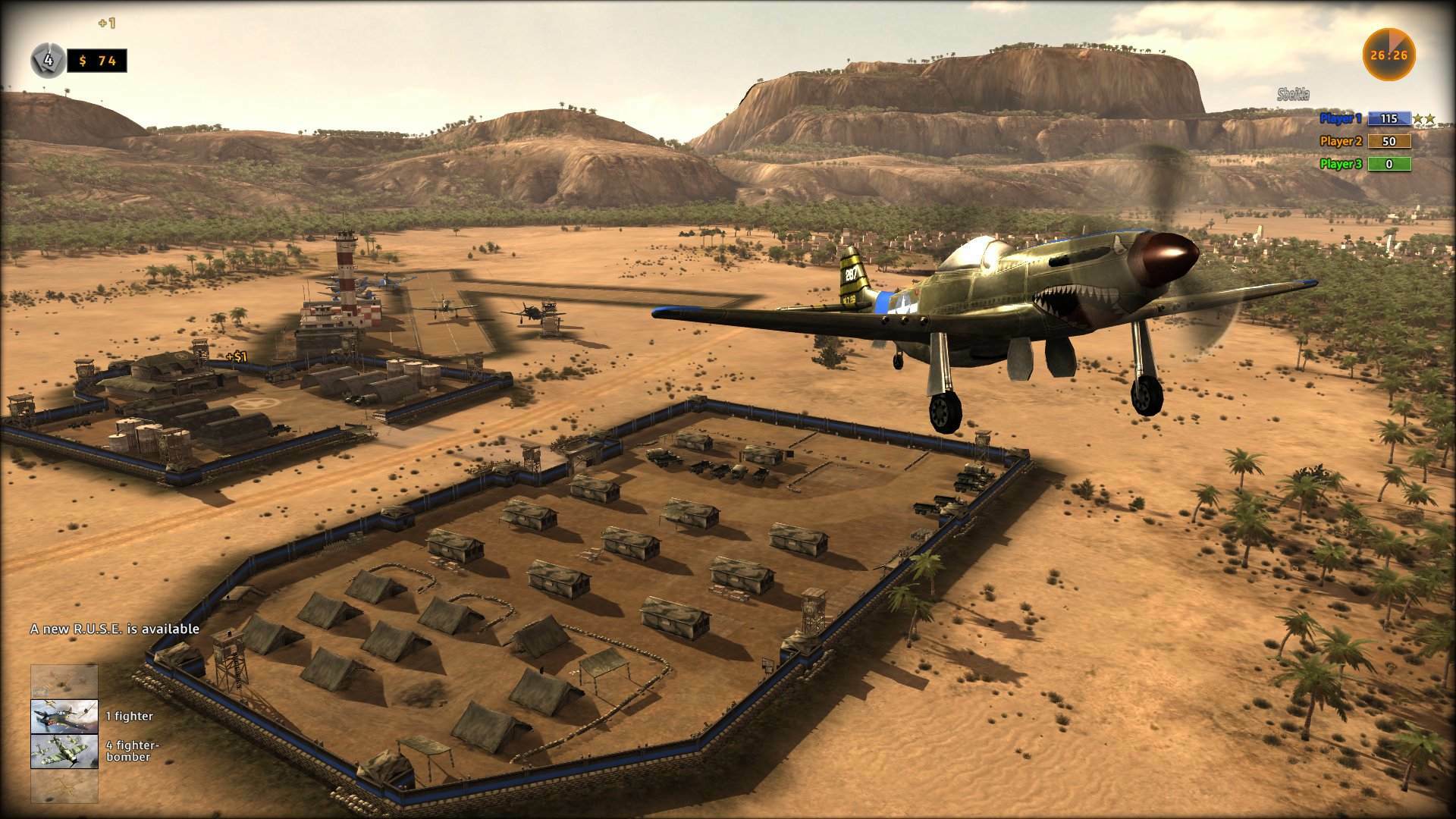
Task: Click the $74 funds display
Action: tap(97, 61)
